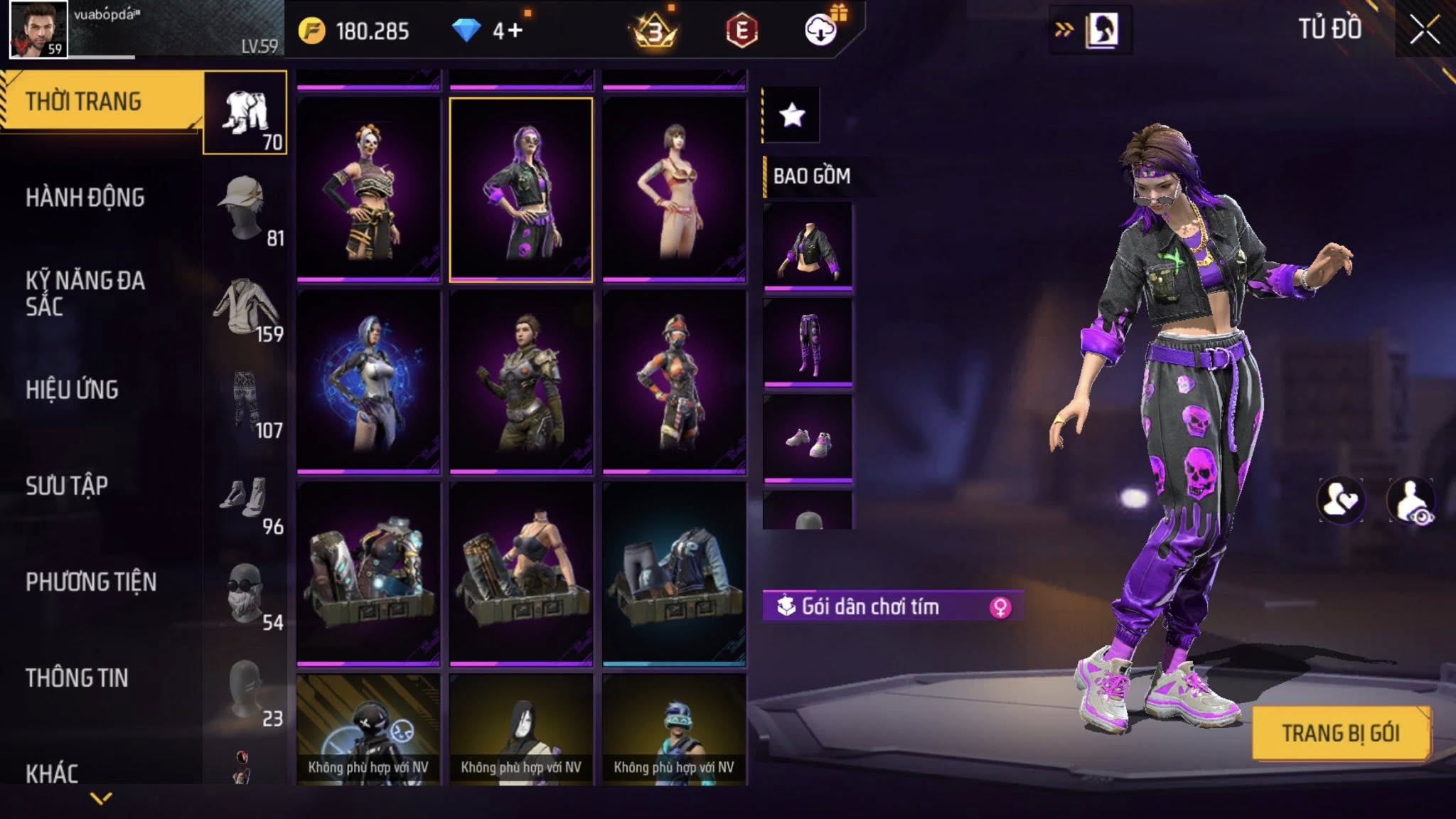Click the star favorite button

coord(792,114)
